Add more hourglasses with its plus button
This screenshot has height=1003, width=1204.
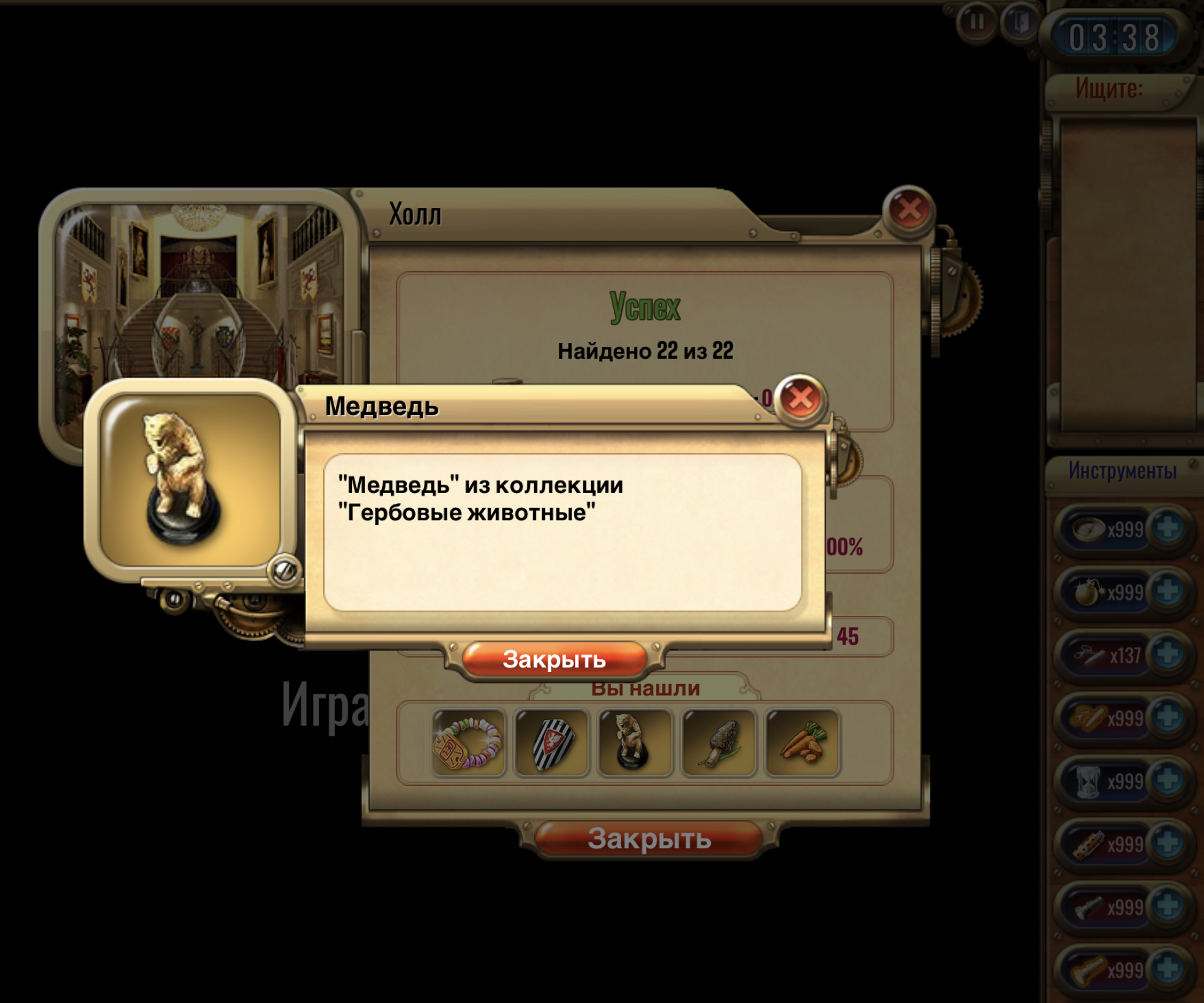1167,780
